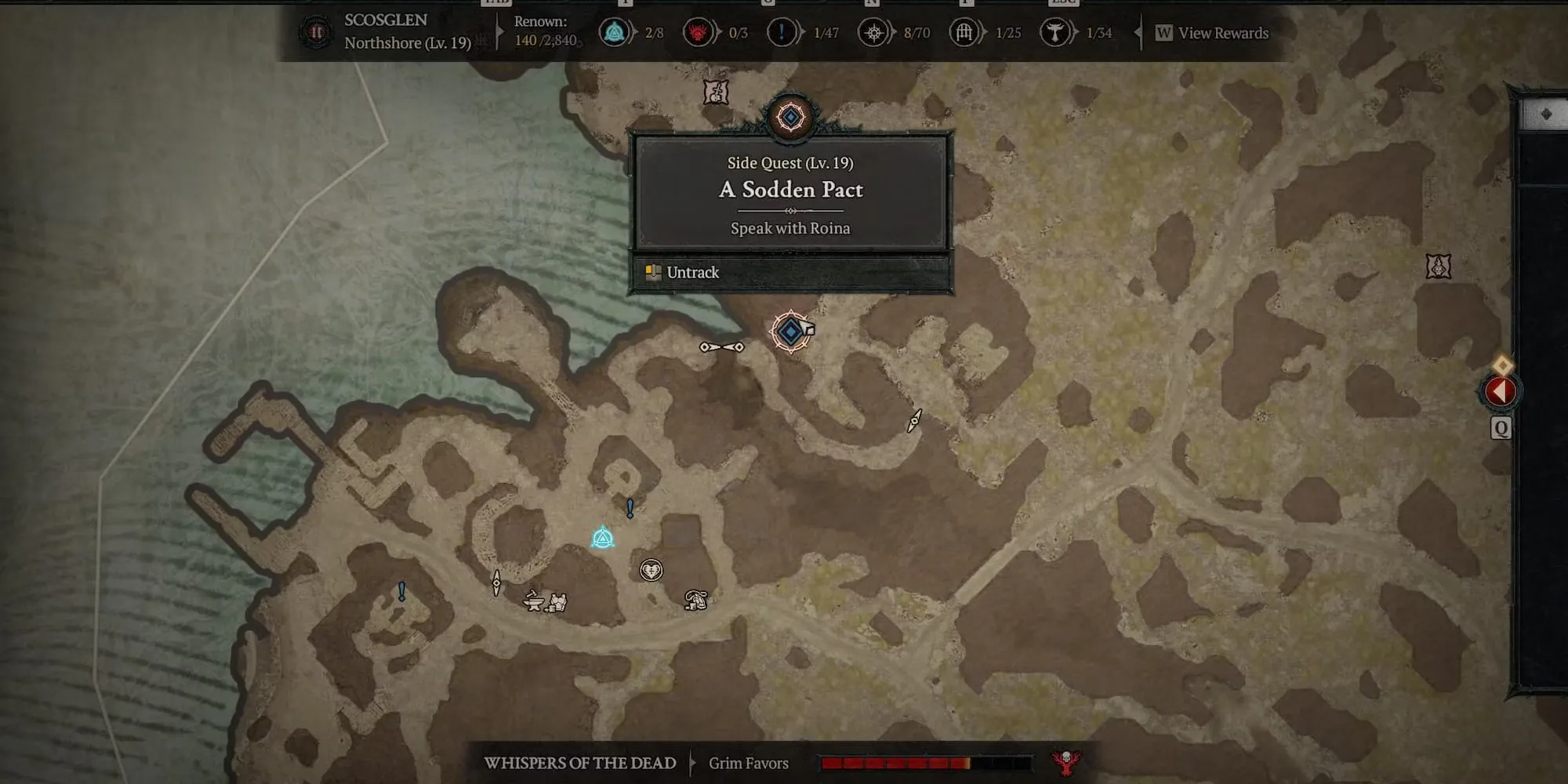
Task: Click the tracked quest diamond marker on the map
Action: point(790,332)
